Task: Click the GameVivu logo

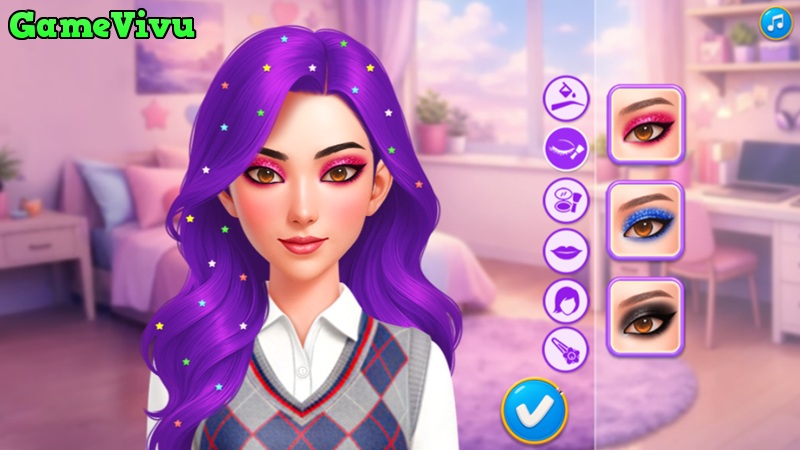Action: pos(101,25)
